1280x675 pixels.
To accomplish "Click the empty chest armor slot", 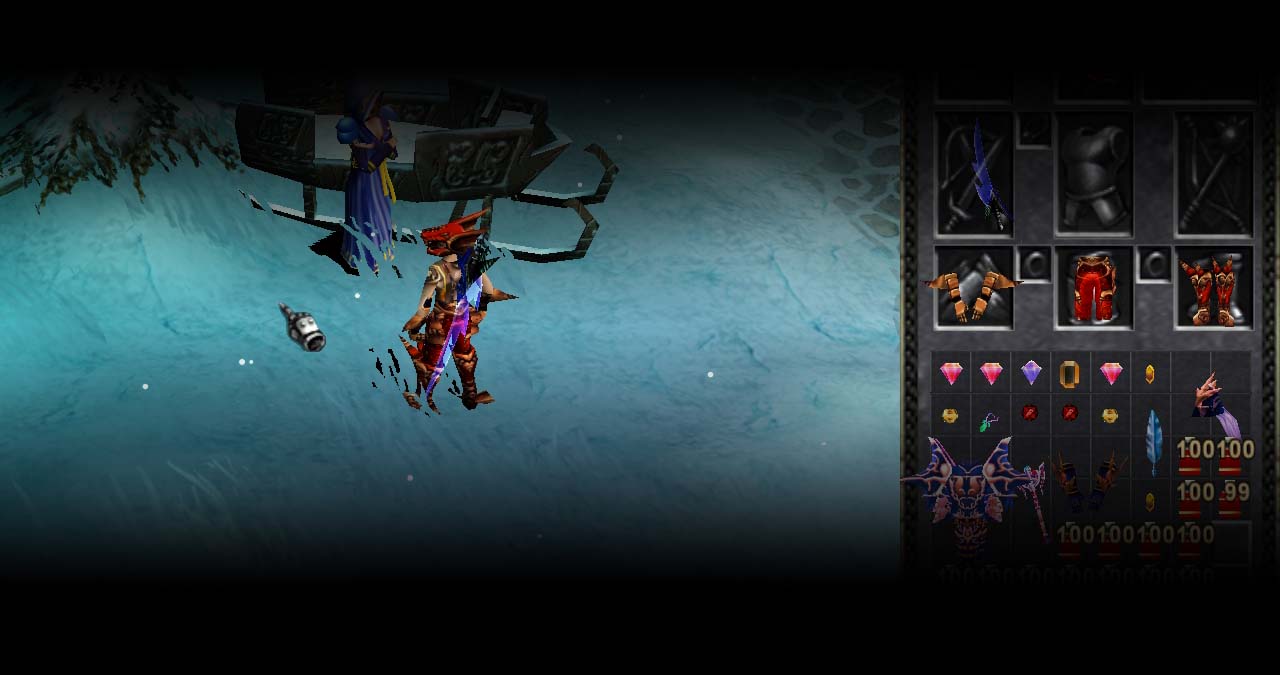I will click(1093, 175).
